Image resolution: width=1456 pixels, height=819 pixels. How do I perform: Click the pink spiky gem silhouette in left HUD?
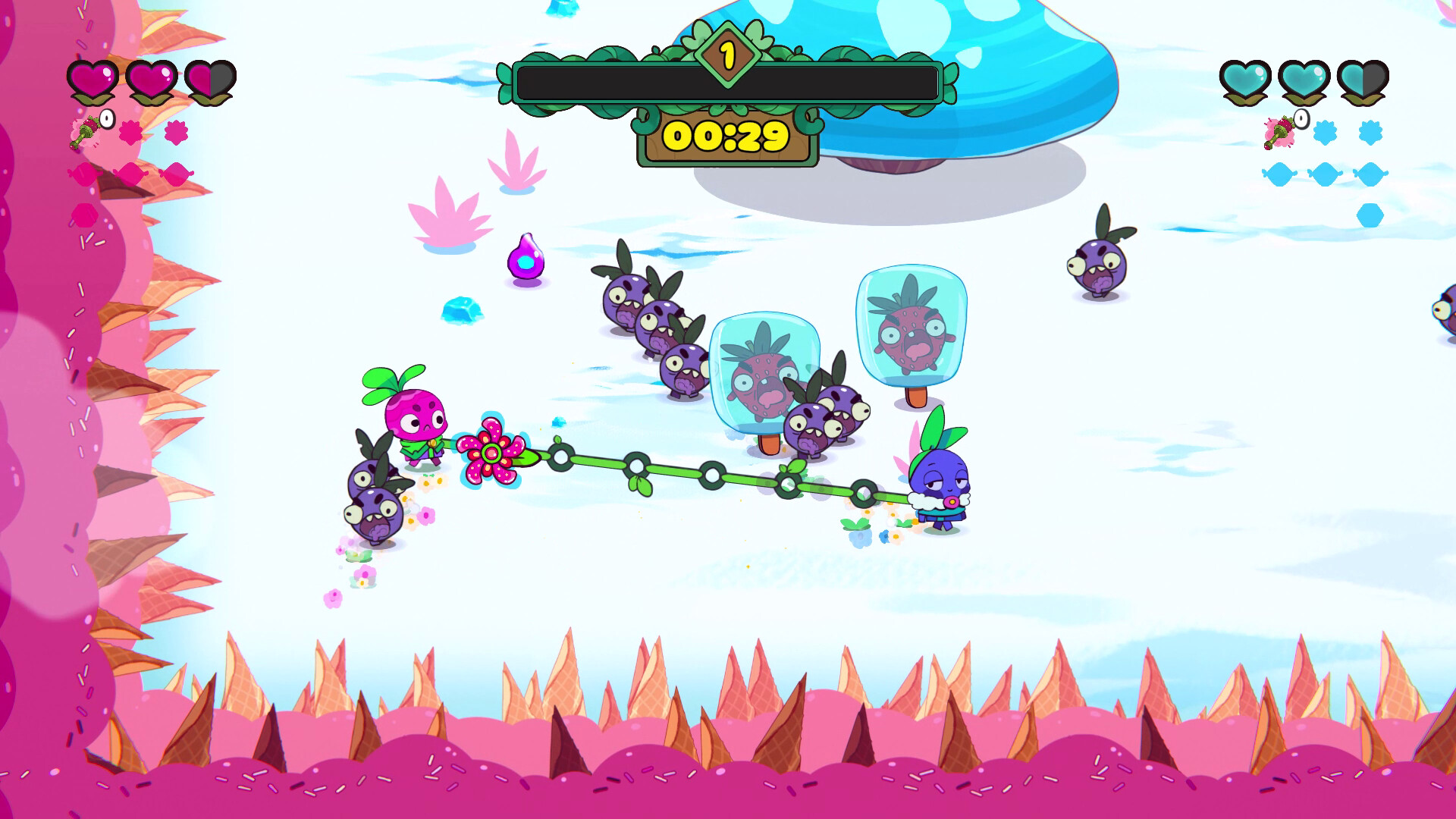pos(130,130)
